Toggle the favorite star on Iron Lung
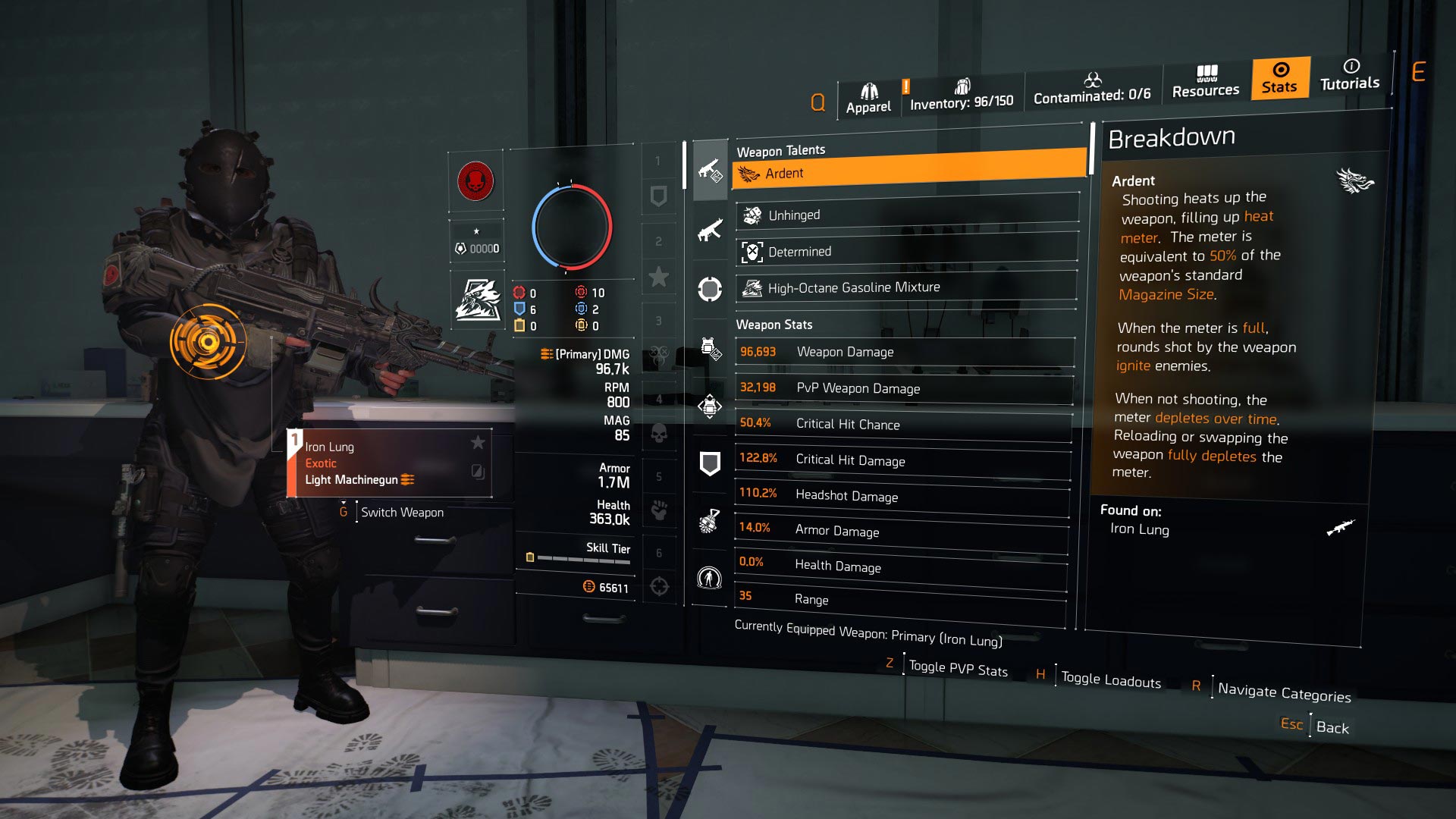1456x819 pixels. [478, 444]
